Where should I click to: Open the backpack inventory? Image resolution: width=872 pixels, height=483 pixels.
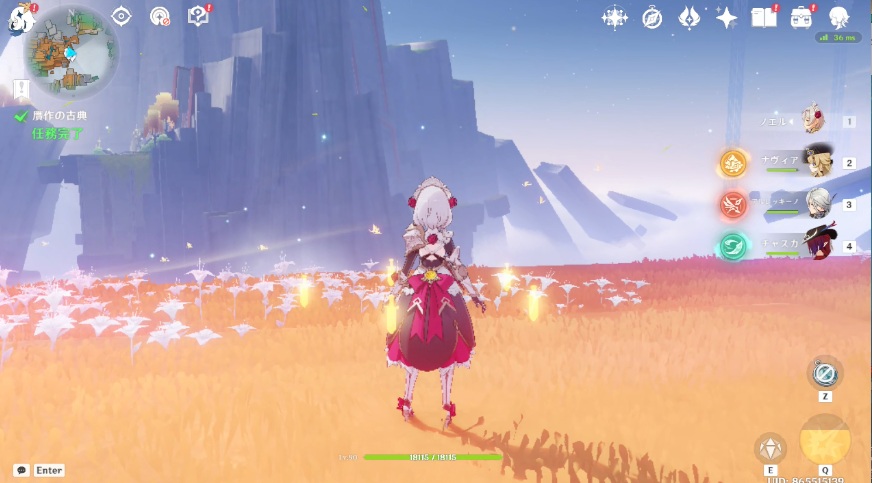[802, 17]
